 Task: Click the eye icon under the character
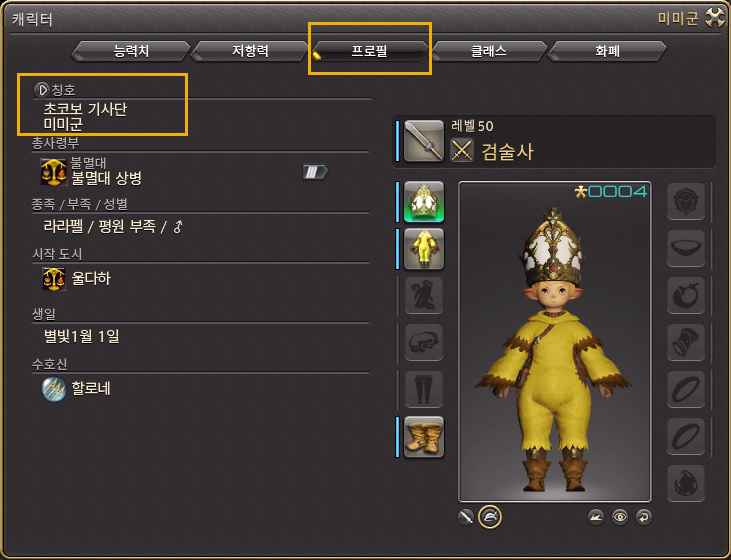pos(620,517)
